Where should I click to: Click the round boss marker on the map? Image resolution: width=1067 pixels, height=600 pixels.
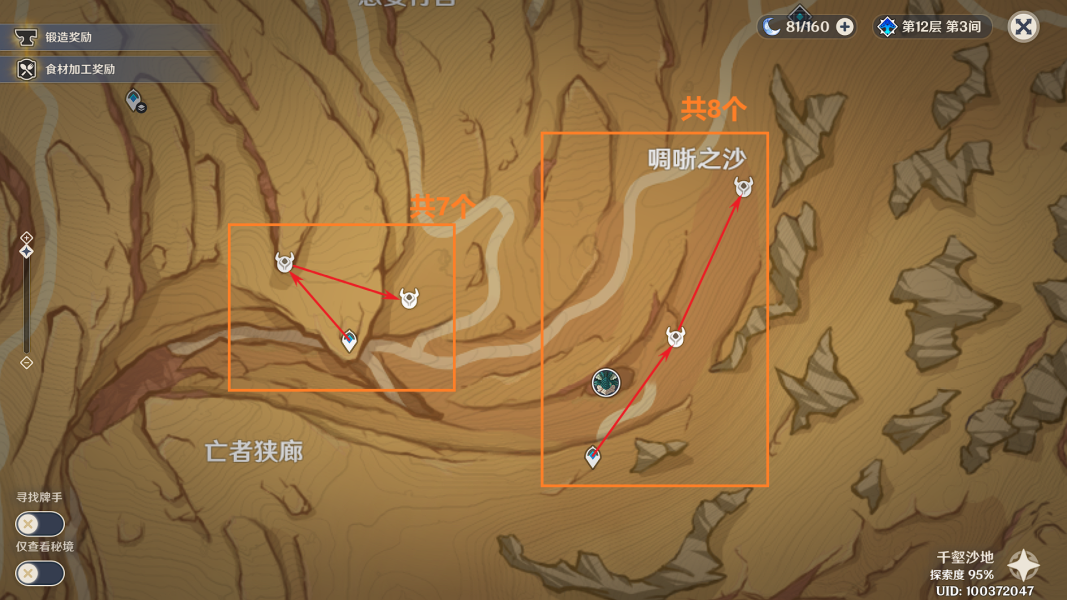(x=605, y=382)
